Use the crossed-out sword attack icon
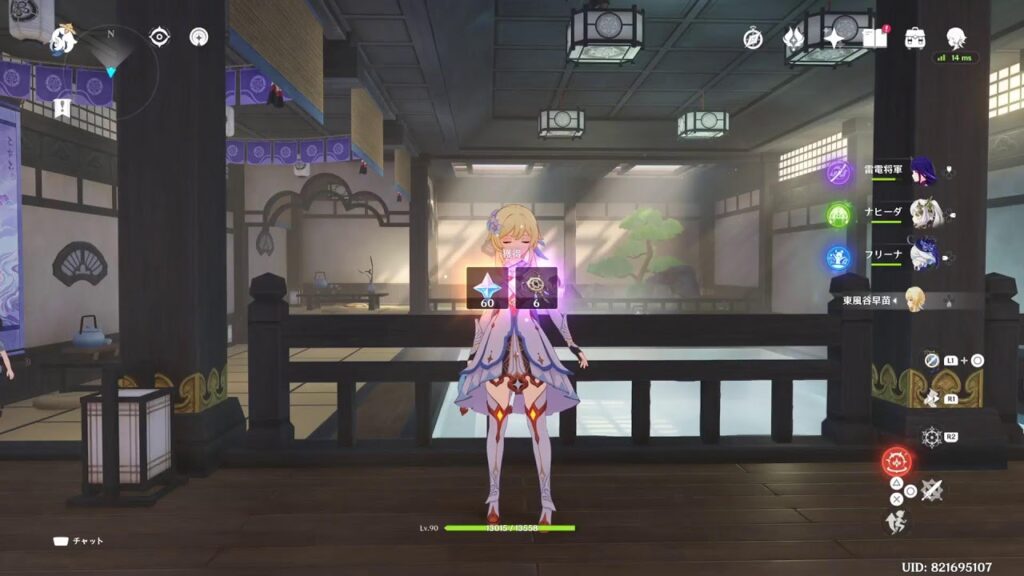Viewport: 1024px width, 576px height. 932,490
